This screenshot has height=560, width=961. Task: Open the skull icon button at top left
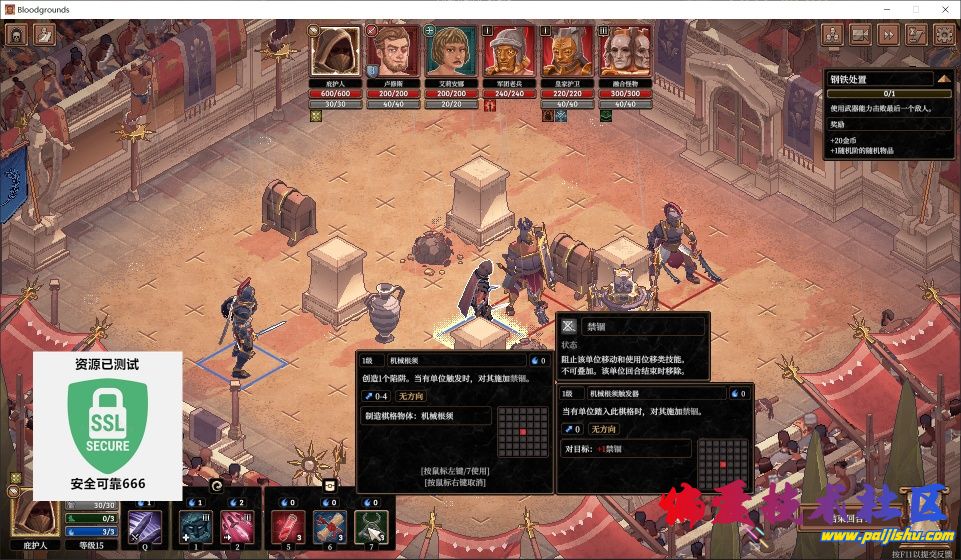[16, 34]
